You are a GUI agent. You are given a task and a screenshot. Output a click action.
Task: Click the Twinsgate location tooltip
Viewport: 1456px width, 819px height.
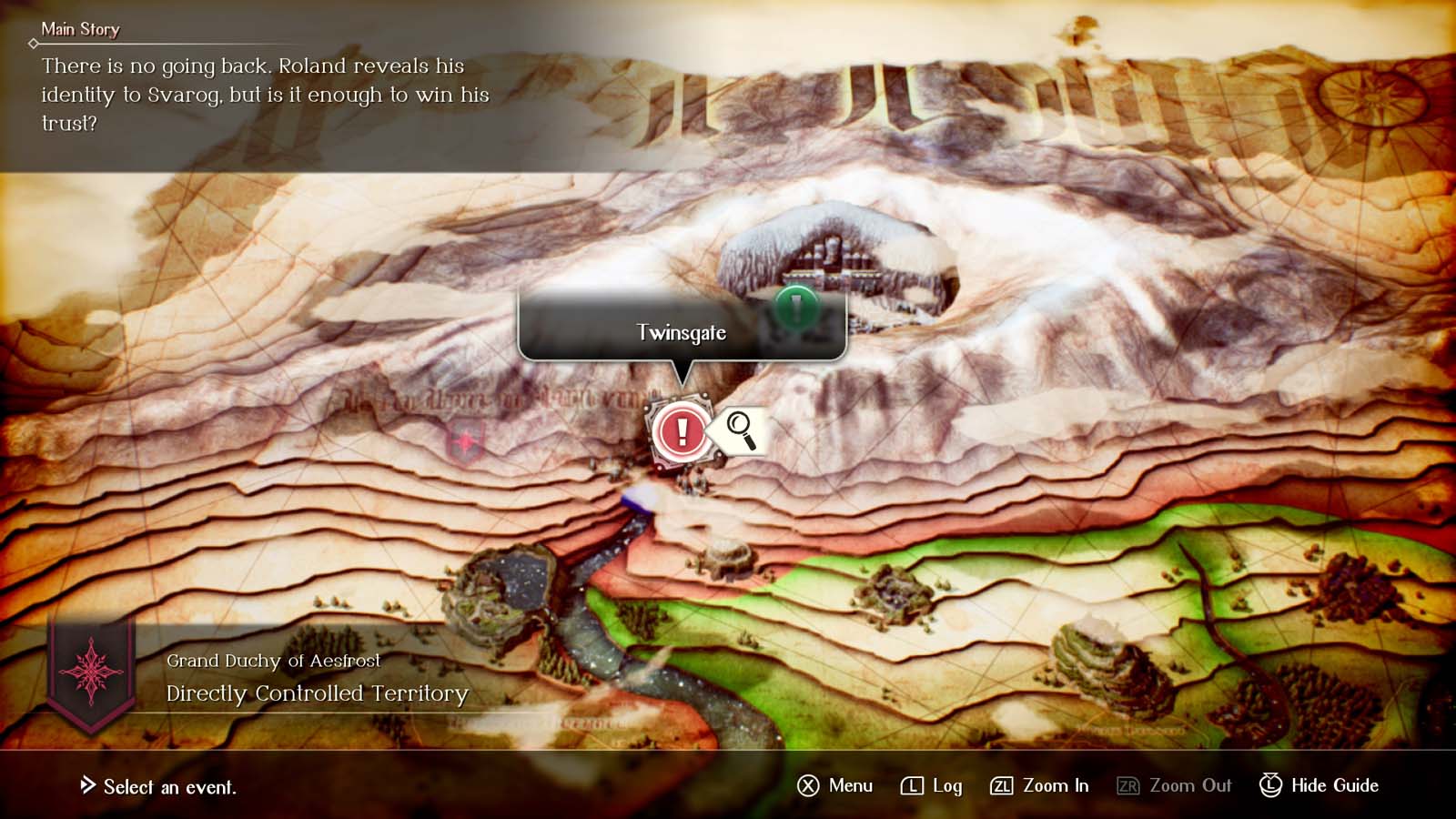click(x=681, y=332)
